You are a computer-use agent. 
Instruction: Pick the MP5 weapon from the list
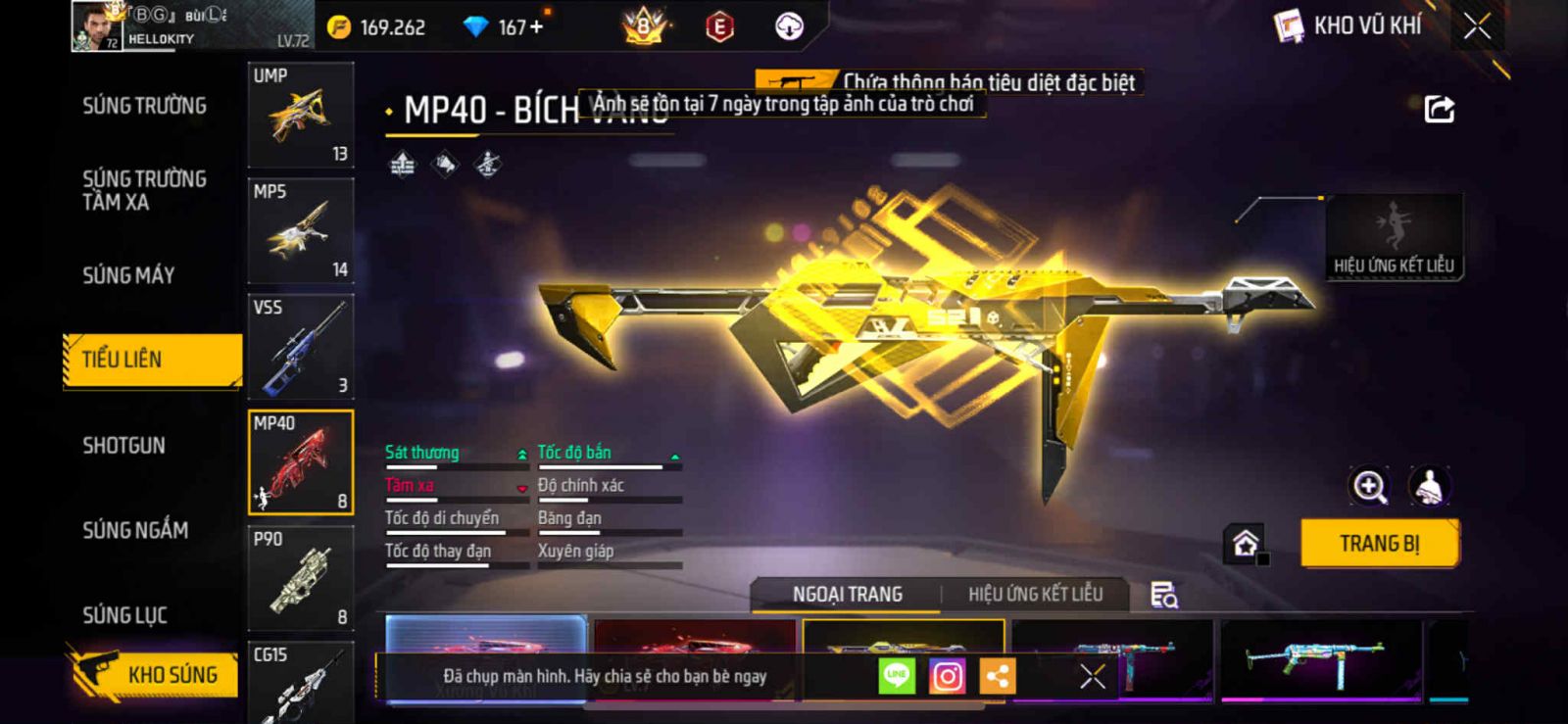(301, 231)
